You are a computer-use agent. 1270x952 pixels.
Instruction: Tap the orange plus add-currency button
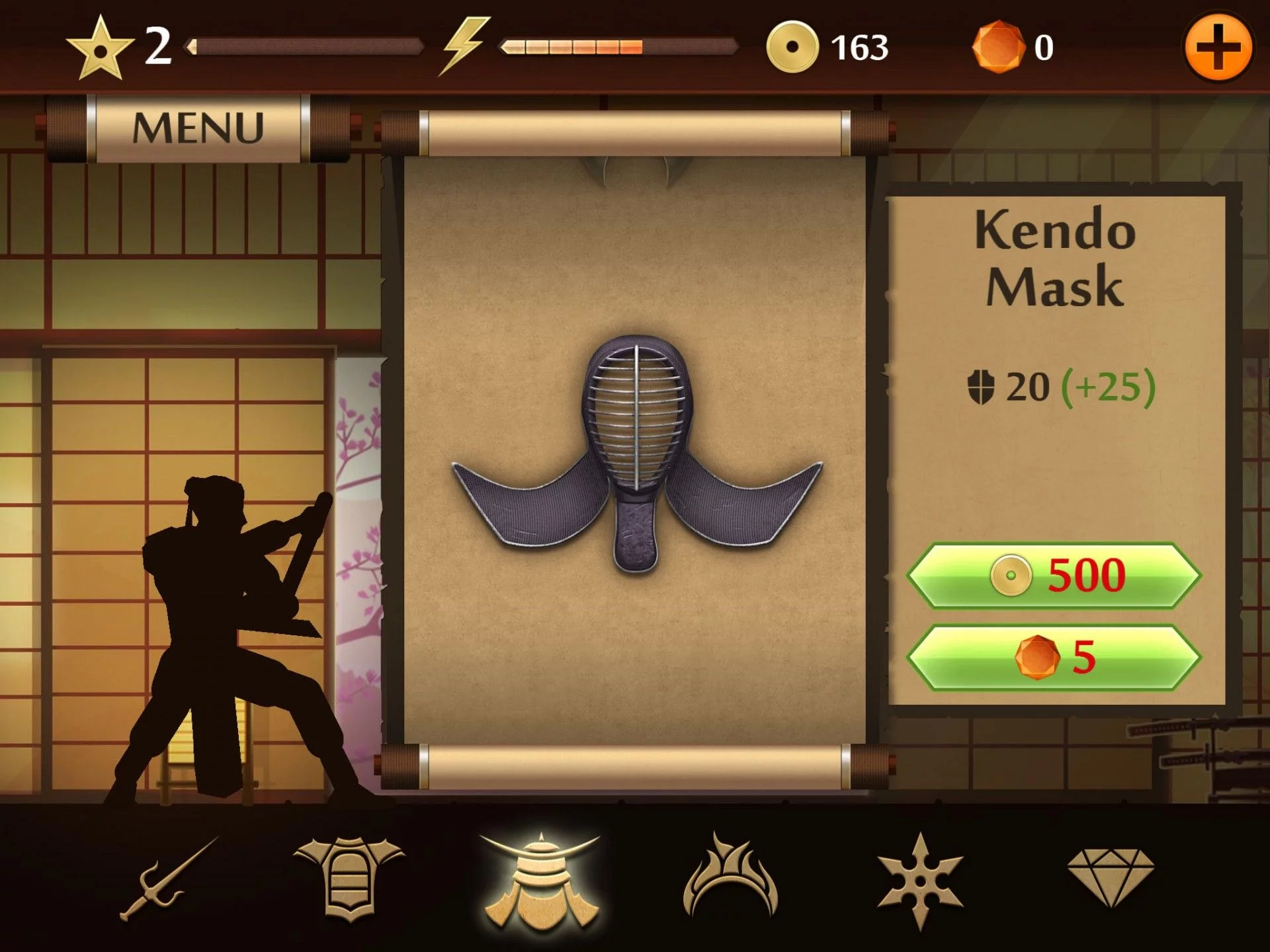pyautogui.click(x=1218, y=48)
